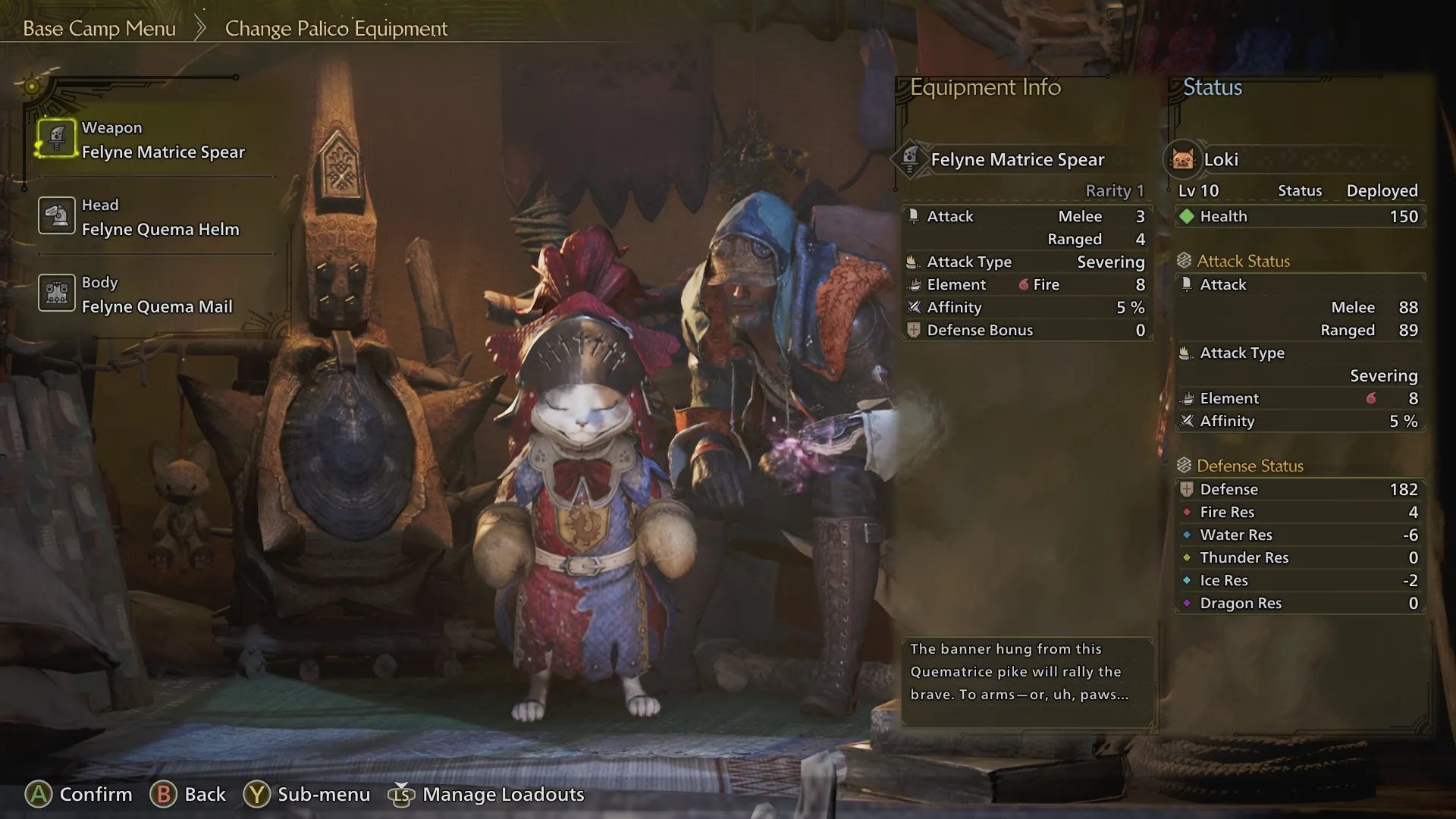Click the Confirm option in the footer
Viewport: 1456px width, 819px height.
[79, 794]
